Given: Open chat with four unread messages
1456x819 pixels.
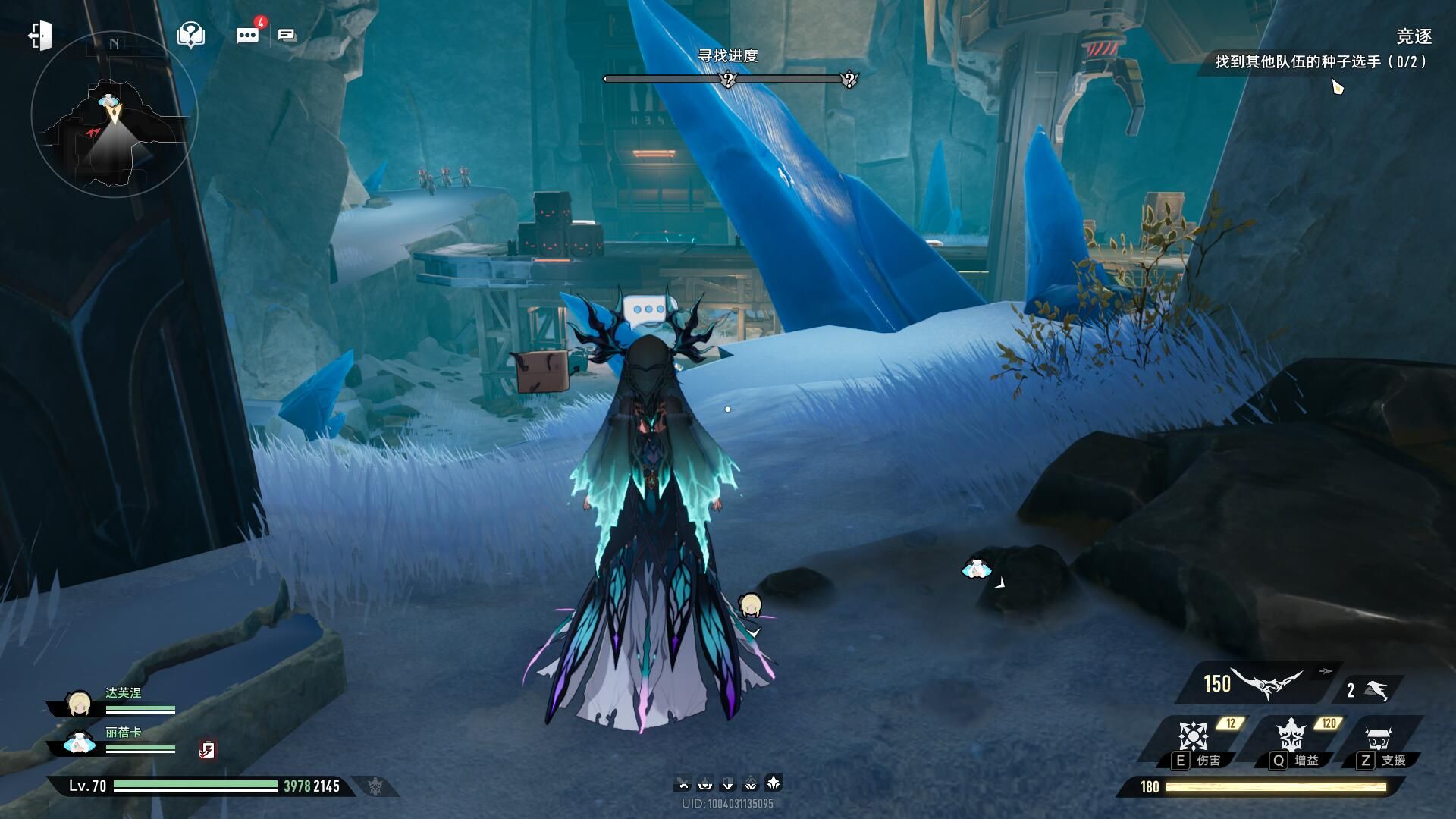Looking at the screenshot, I should [248, 36].
